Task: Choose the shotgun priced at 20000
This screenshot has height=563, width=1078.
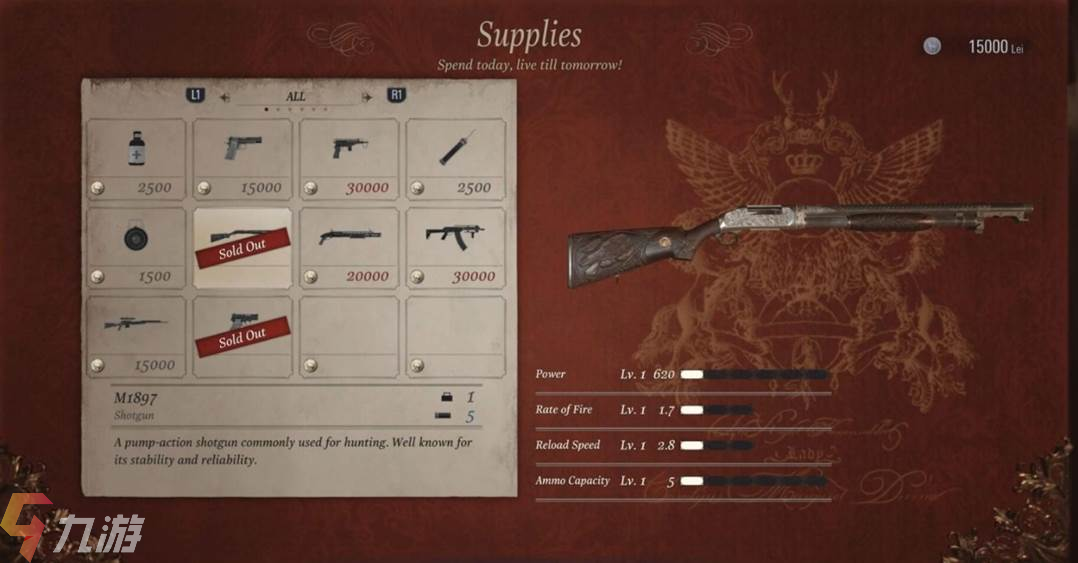Action: [349, 246]
